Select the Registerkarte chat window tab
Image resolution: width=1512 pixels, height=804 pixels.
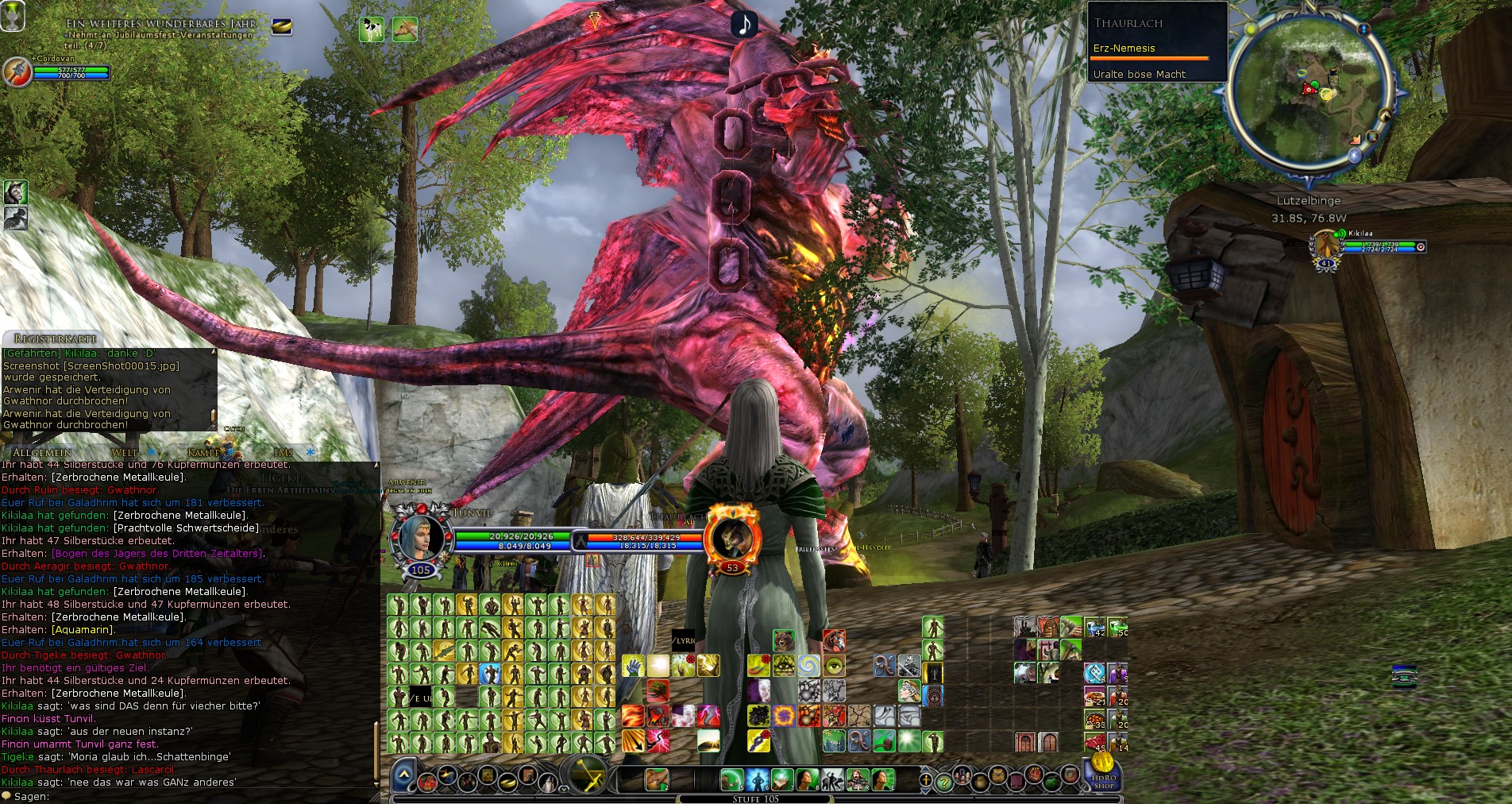[56, 338]
